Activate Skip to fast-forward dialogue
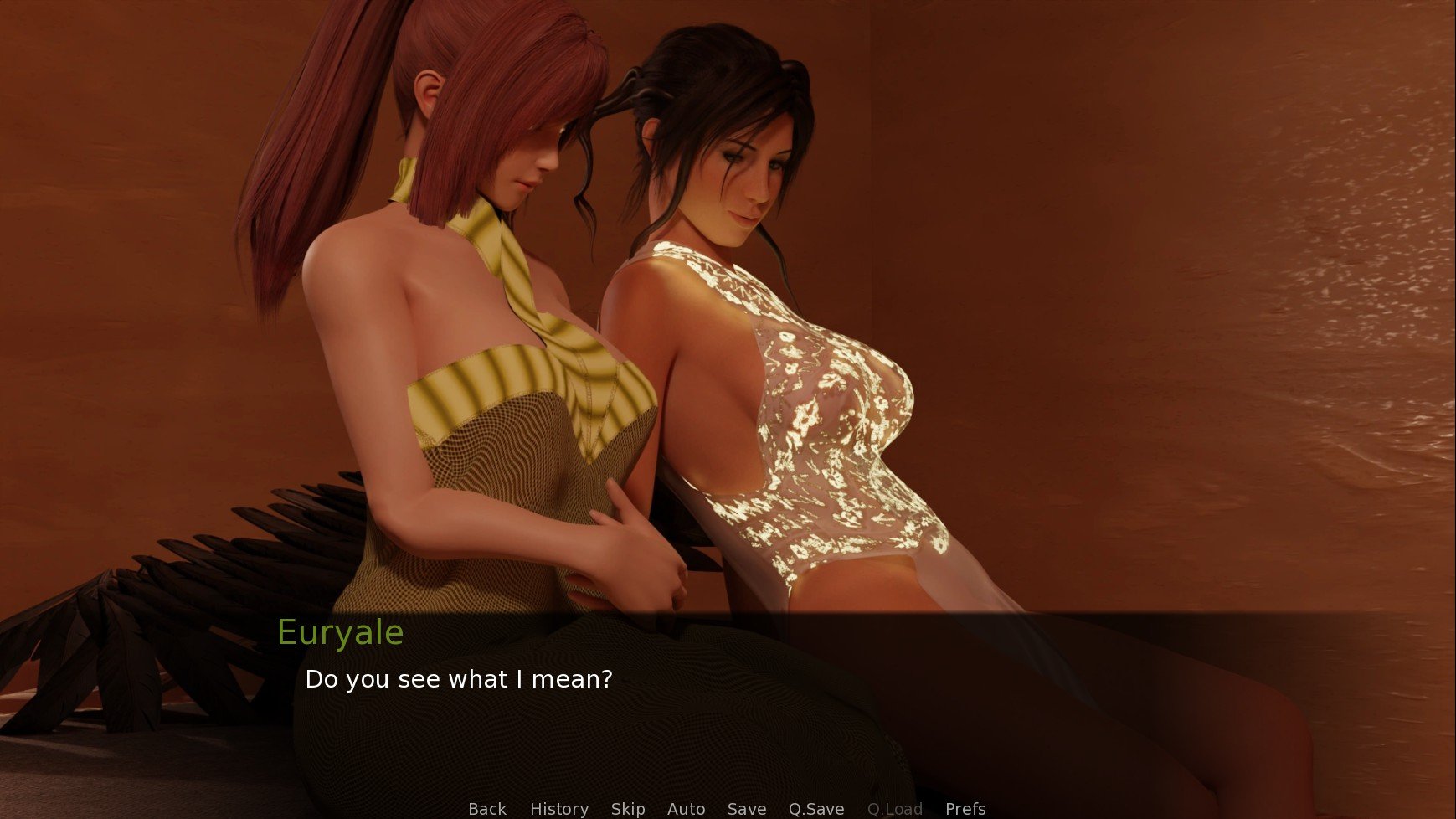This screenshot has height=819, width=1456. (627, 809)
